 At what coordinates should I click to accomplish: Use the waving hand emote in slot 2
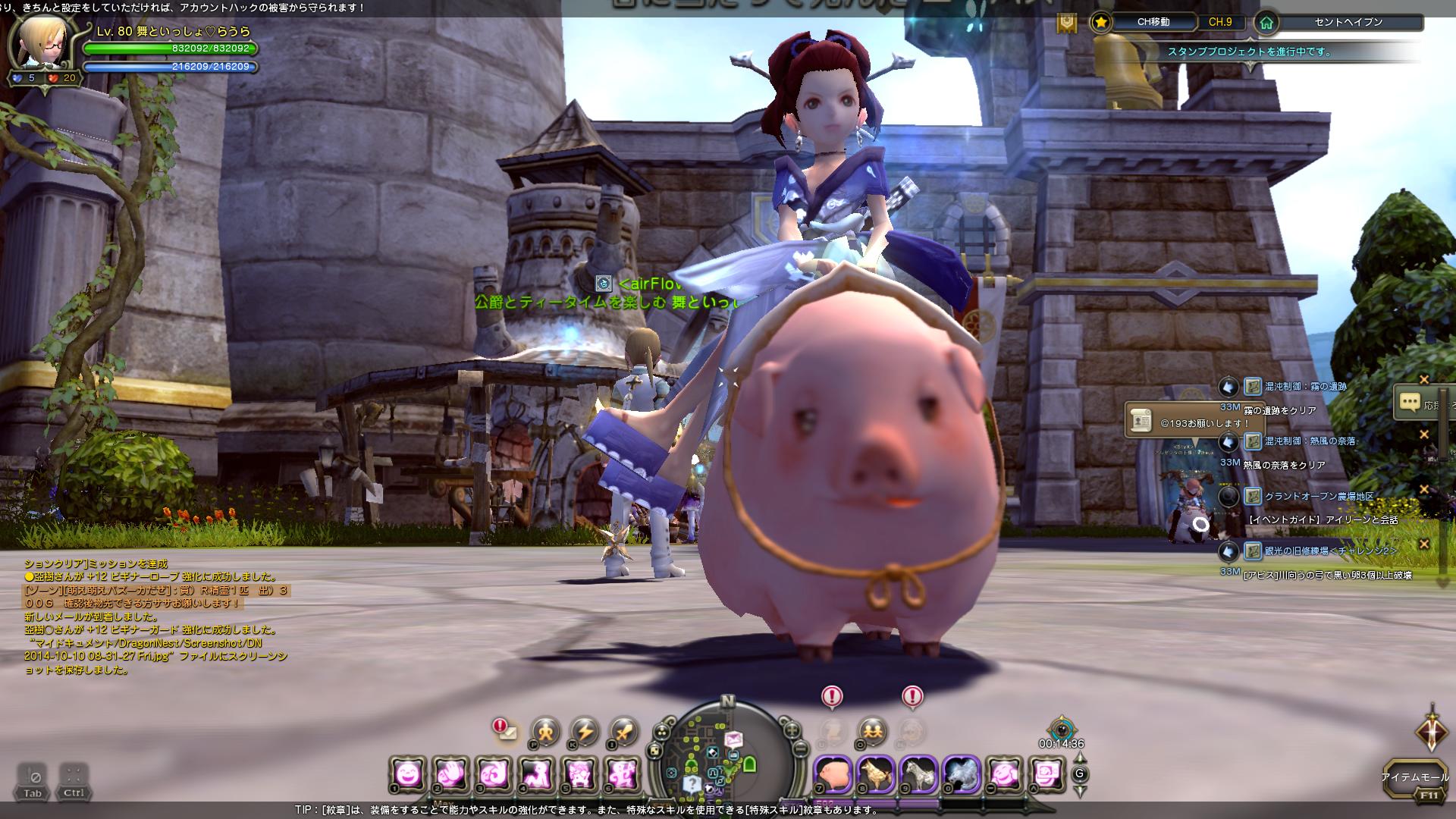pyautogui.click(x=450, y=774)
